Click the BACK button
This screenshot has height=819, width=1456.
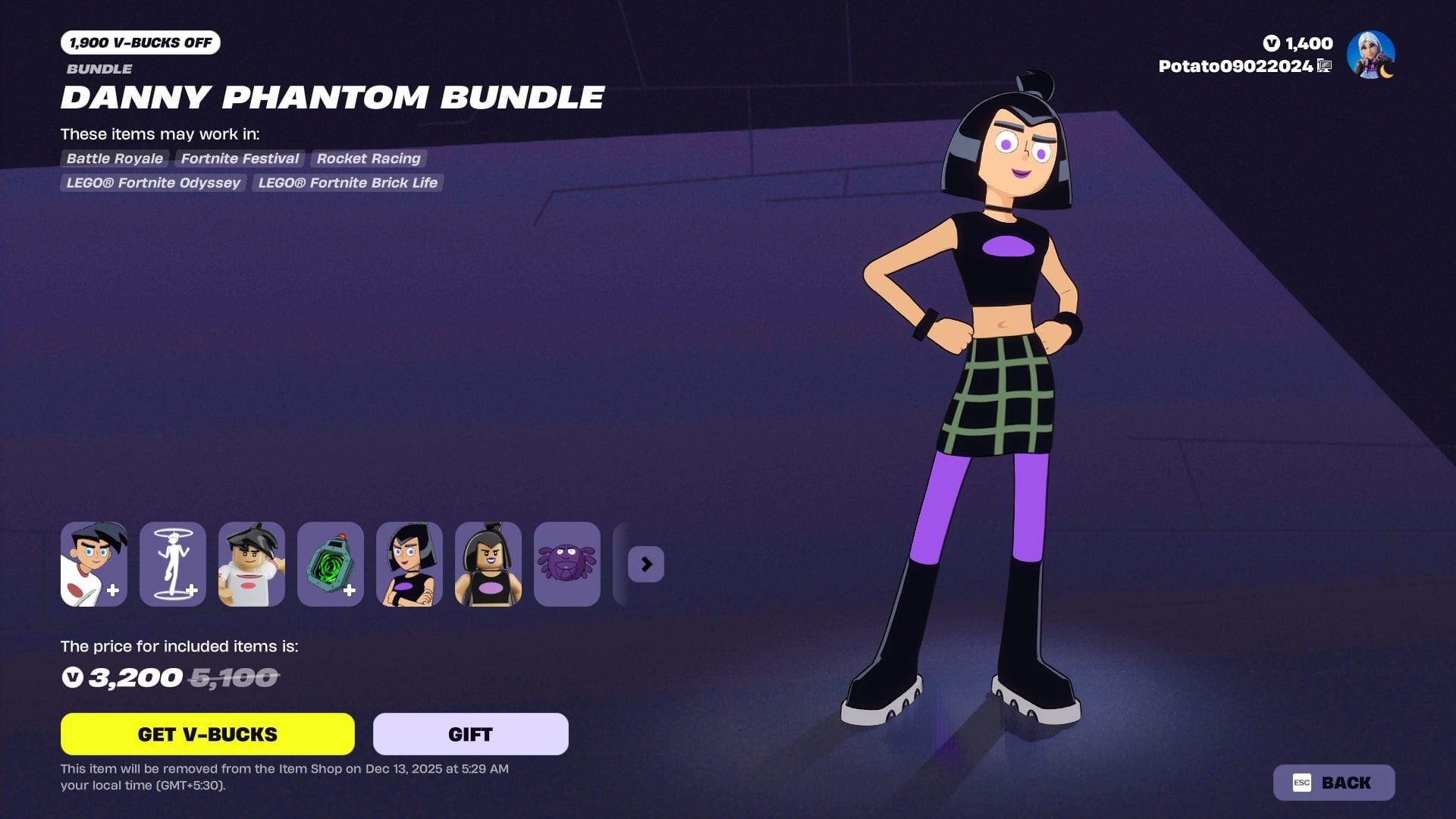[1333, 782]
